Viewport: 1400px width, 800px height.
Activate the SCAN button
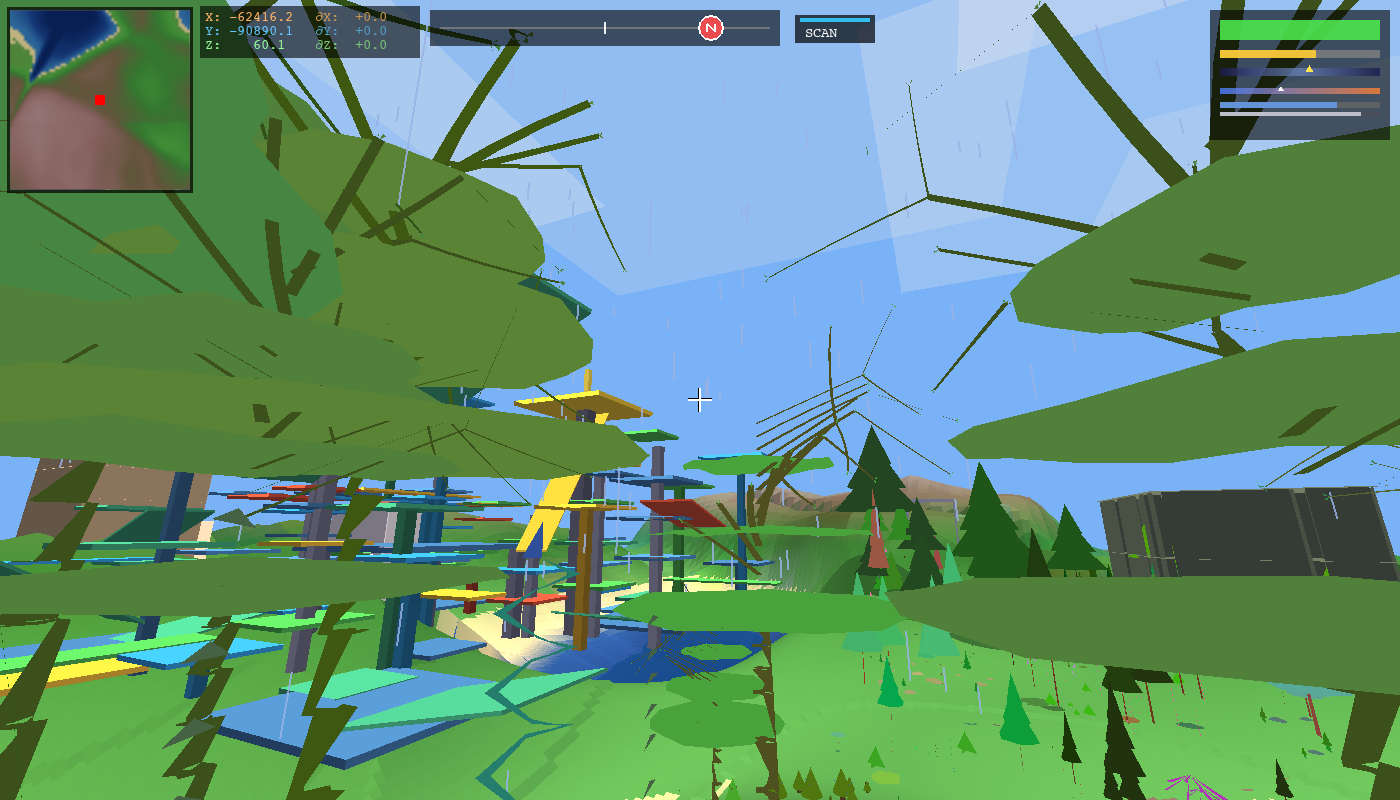[834, 30]
